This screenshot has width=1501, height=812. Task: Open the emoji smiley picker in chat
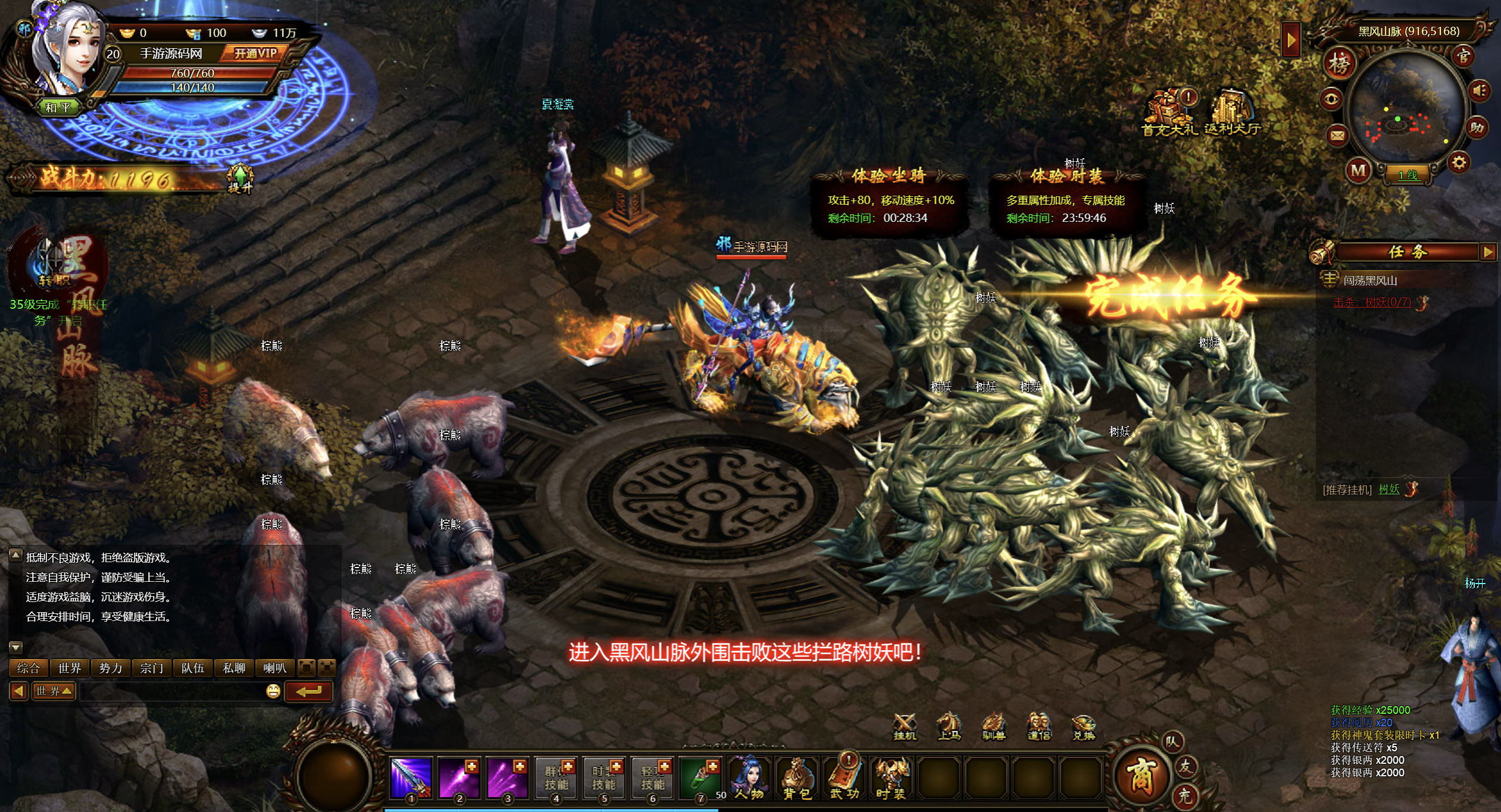tap(273, 691)
